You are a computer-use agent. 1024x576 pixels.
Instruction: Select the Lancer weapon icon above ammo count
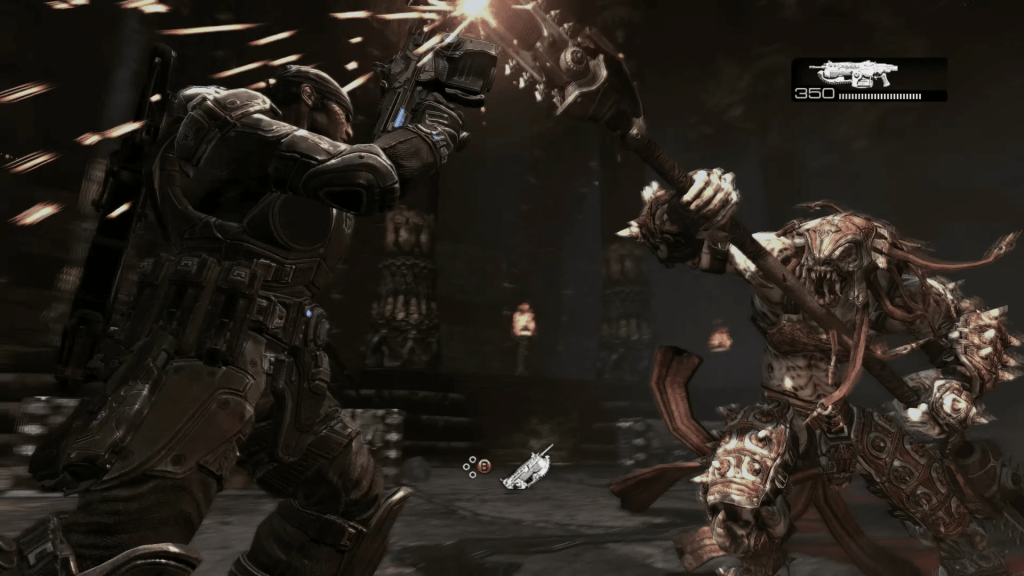click(x=853, y=73)
